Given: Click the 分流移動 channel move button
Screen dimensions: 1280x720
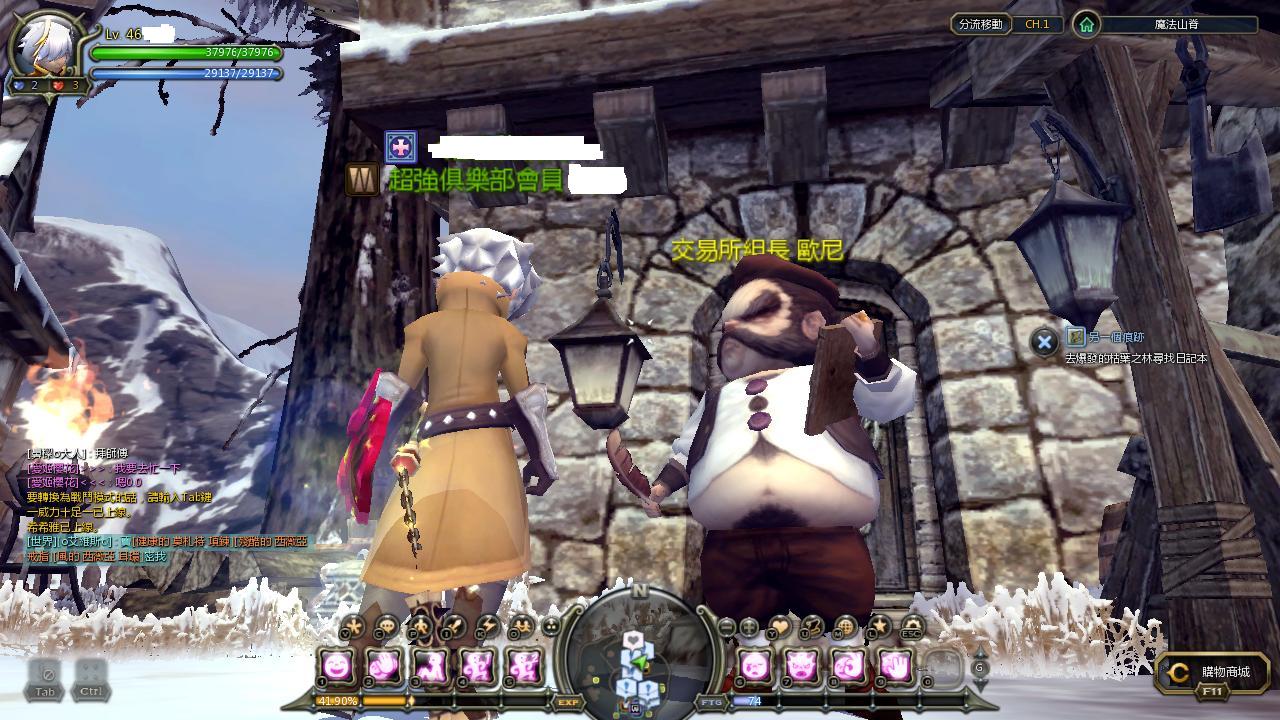Looking at the screenshot, I should (x=980, y=24).
